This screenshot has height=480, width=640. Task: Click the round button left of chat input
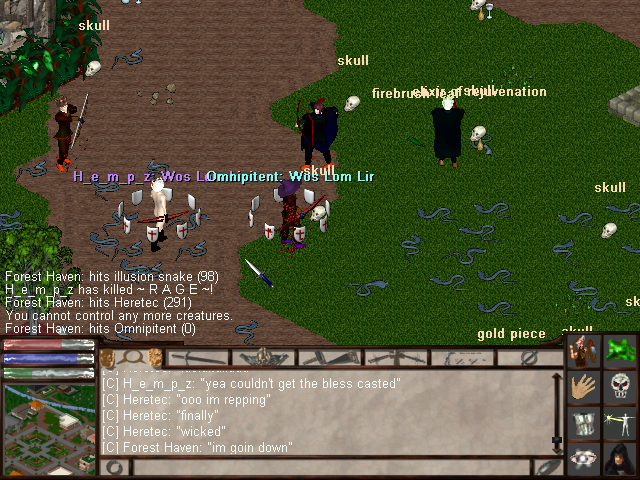click(x=115, y=467)
